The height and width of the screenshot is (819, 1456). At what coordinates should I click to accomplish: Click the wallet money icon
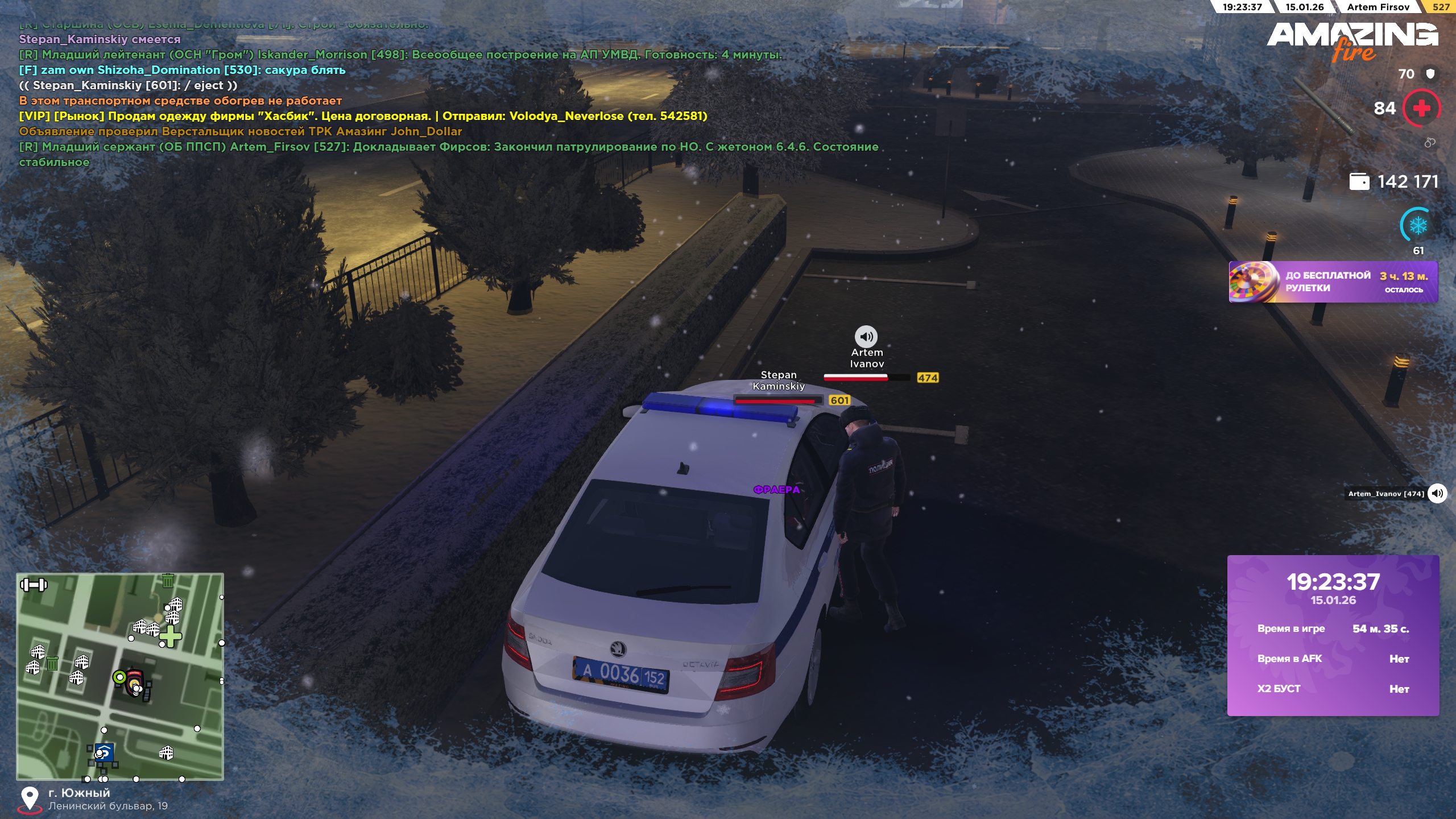tap(1359, 182)
